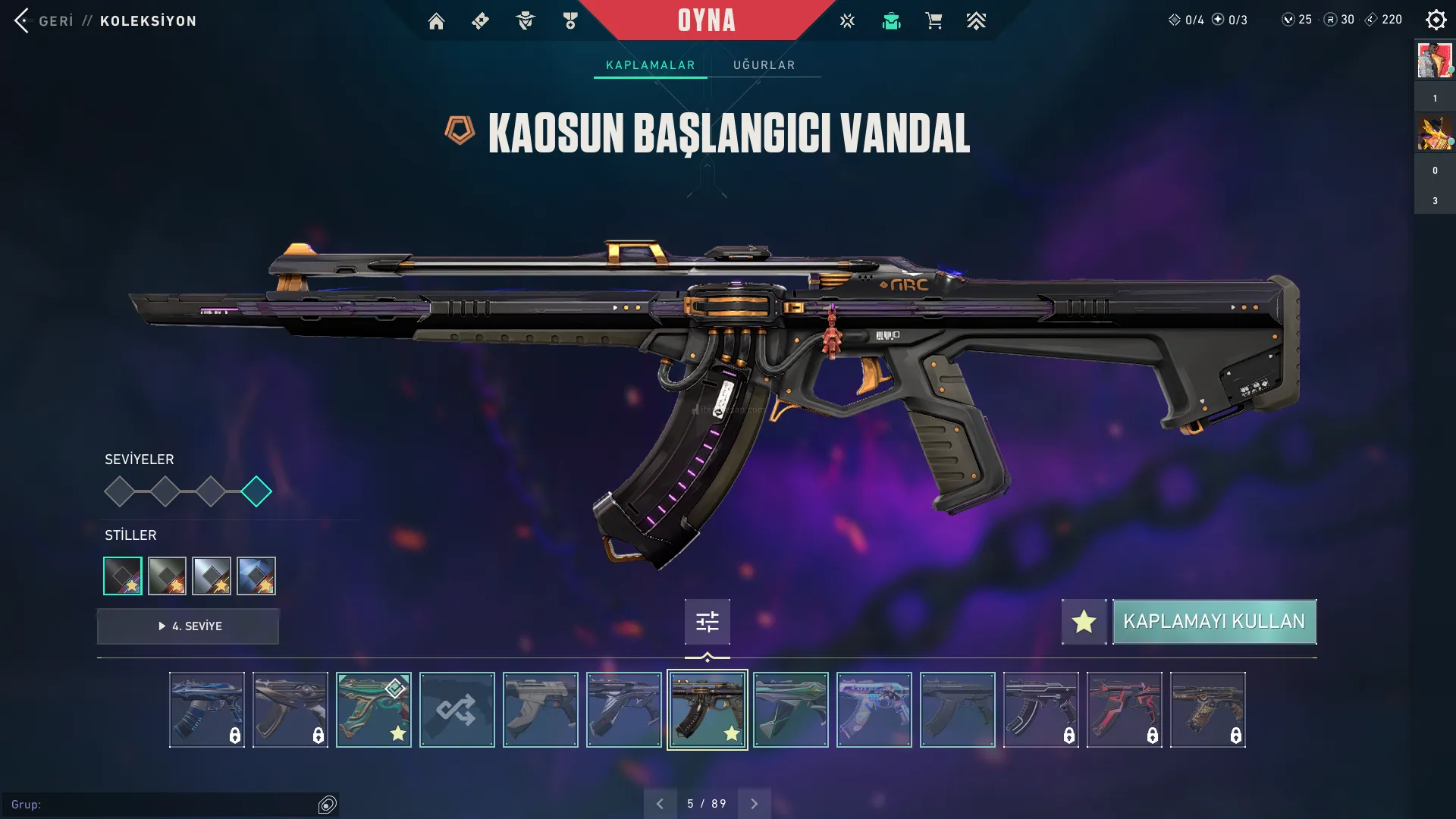Start a match with OYNA
Image resolution: width=1456 pixels, height=819 pixels.
click(706, 20)
